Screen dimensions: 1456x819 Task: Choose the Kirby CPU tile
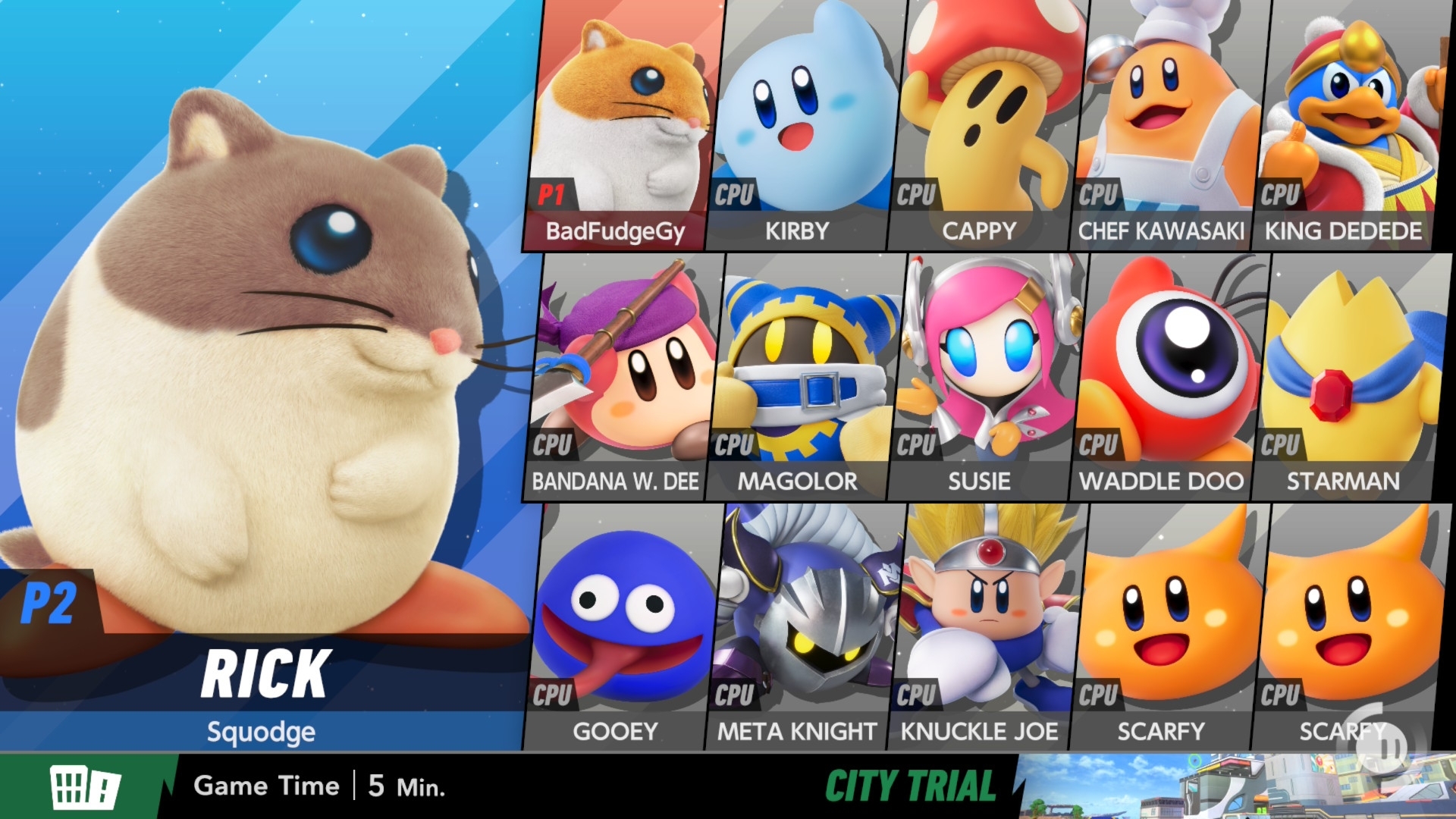click(804, 125)
